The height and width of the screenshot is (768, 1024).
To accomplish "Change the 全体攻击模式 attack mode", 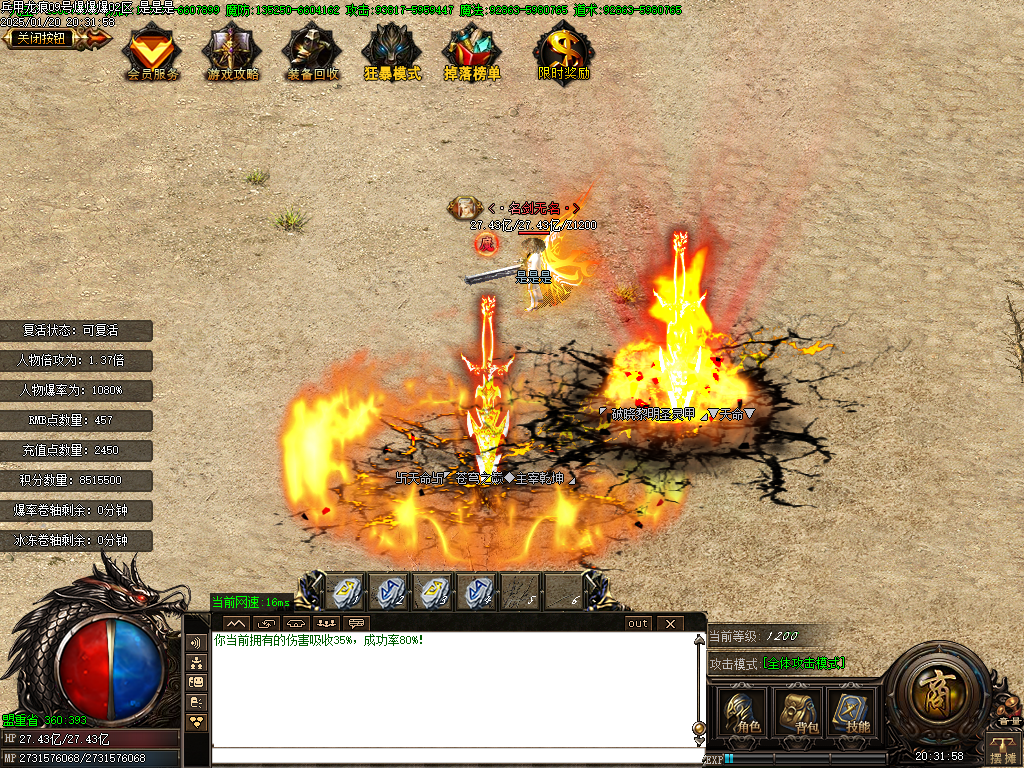I will coord(804,663).
